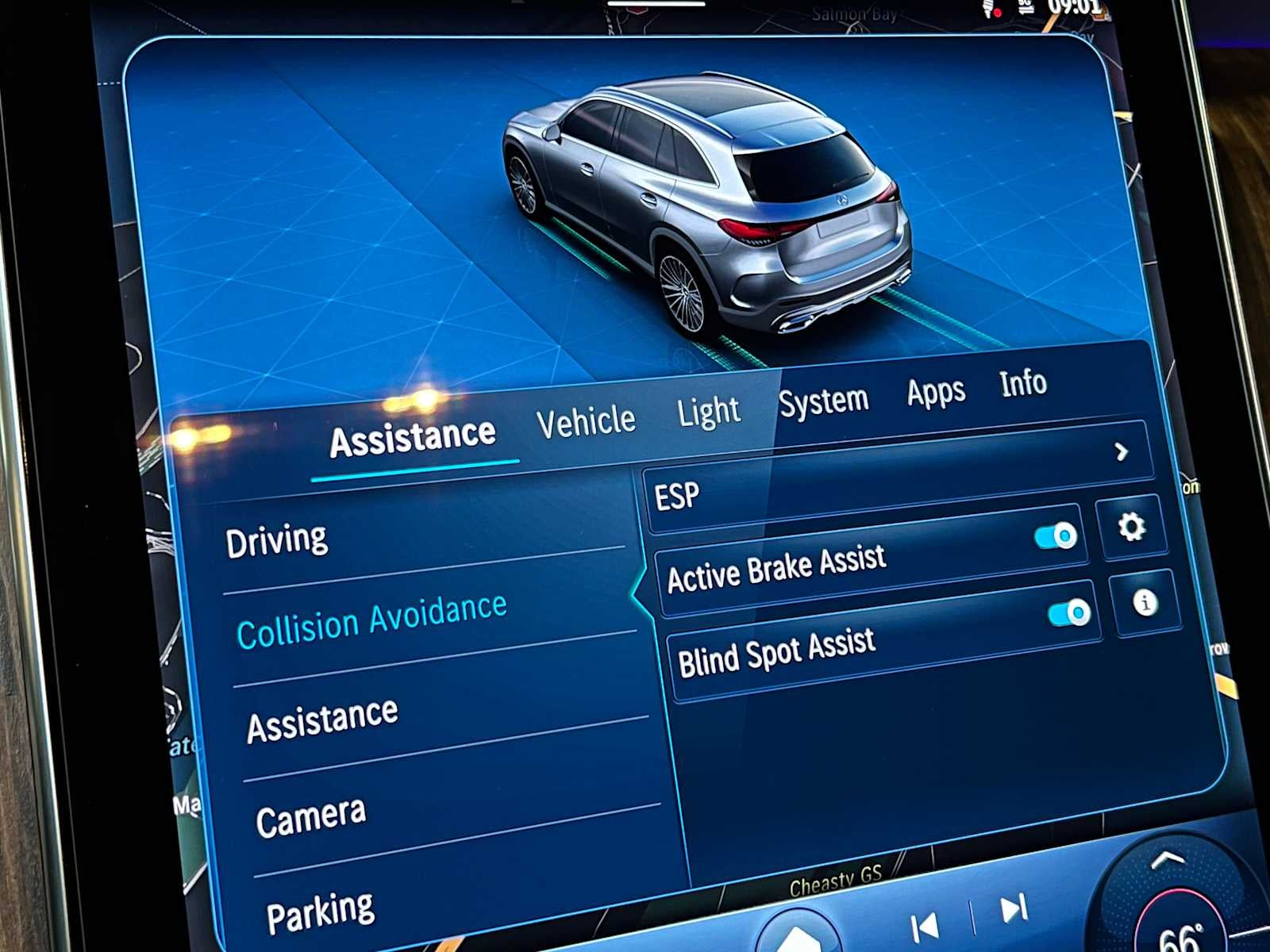Select Collision Avoidance in the sidebar

coord(374,622)
